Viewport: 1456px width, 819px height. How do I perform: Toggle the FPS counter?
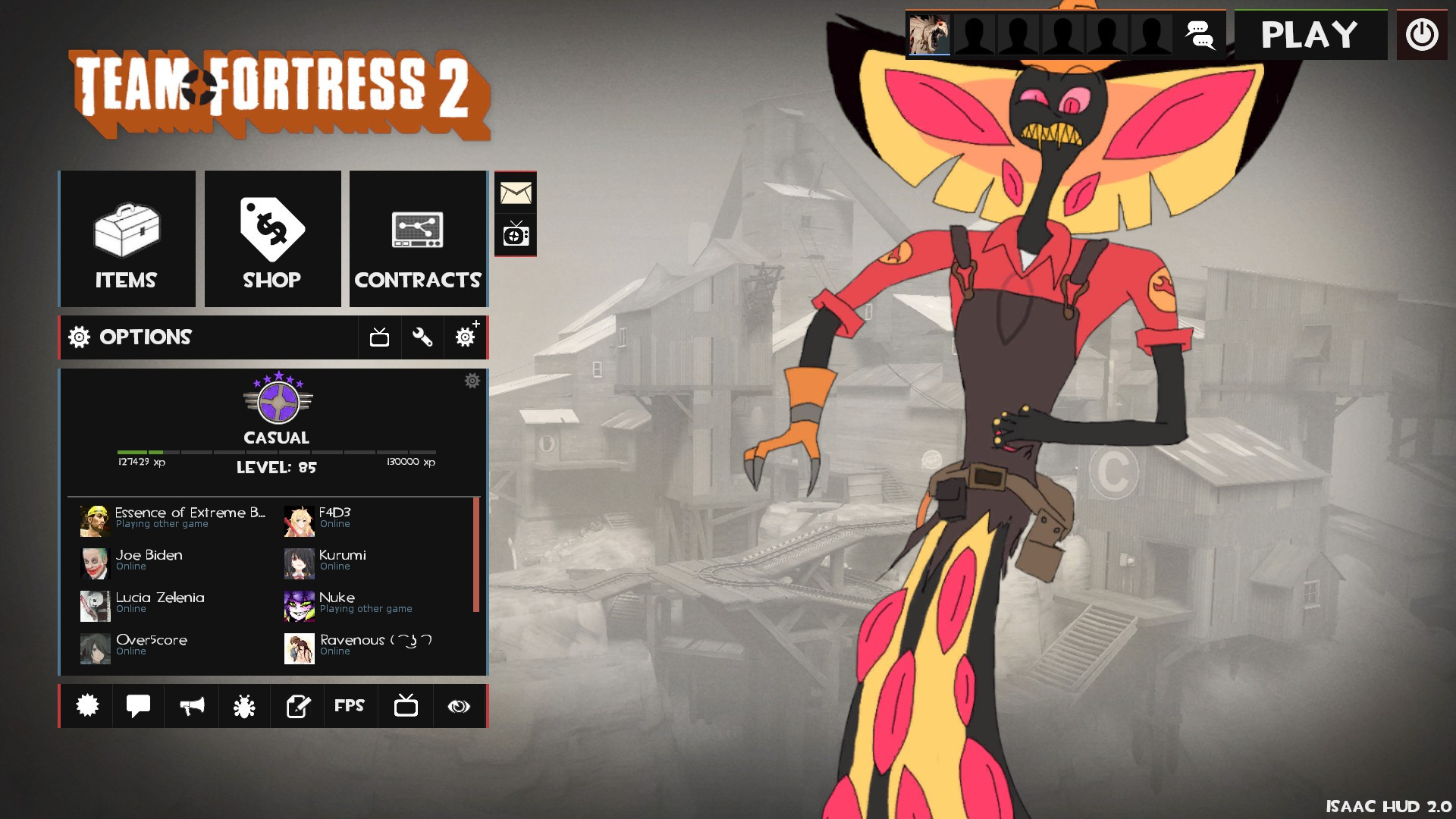point(350,706)
